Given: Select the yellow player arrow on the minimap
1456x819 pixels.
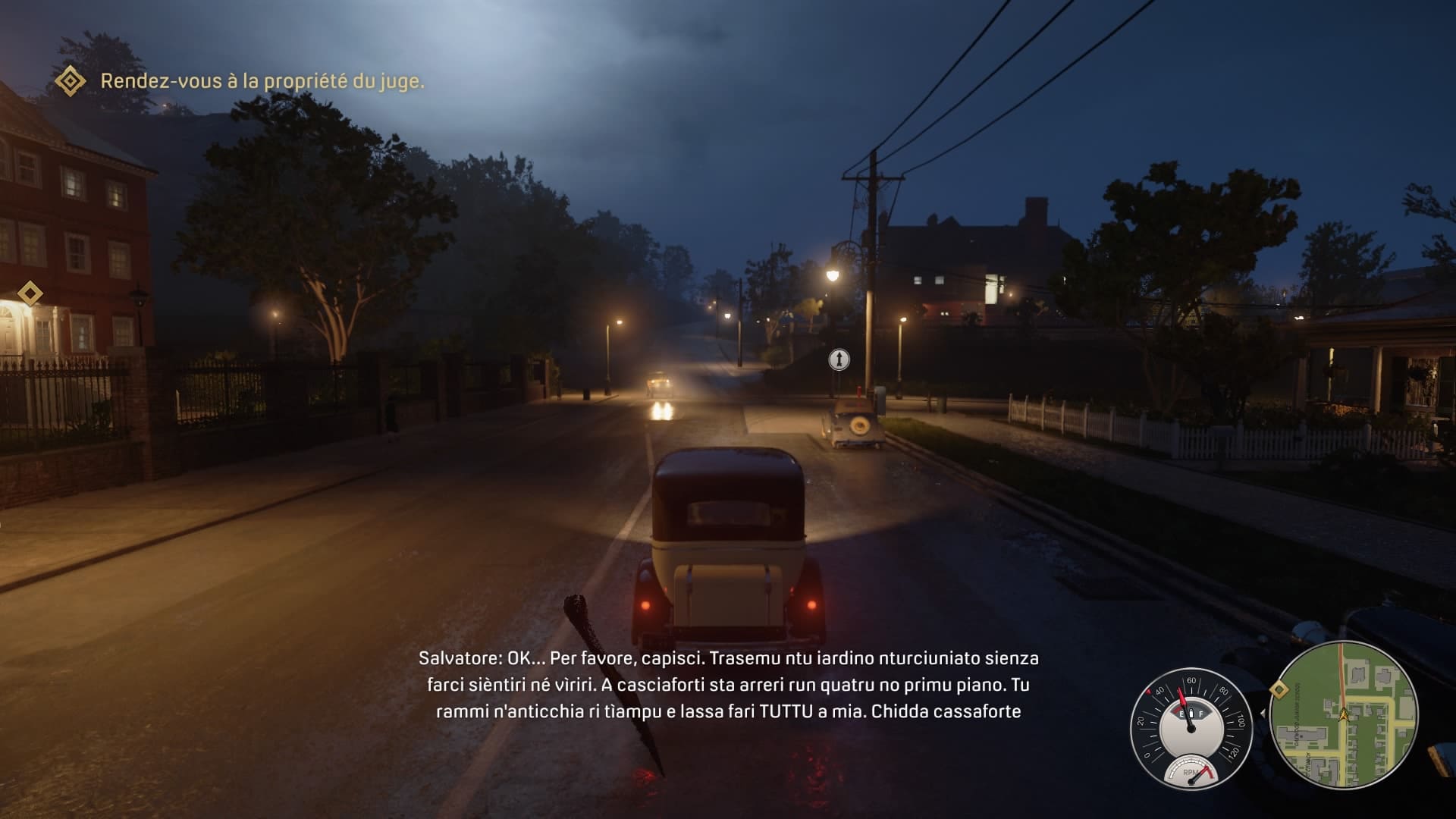Looking at the screenshot, I should (1344, 714).
